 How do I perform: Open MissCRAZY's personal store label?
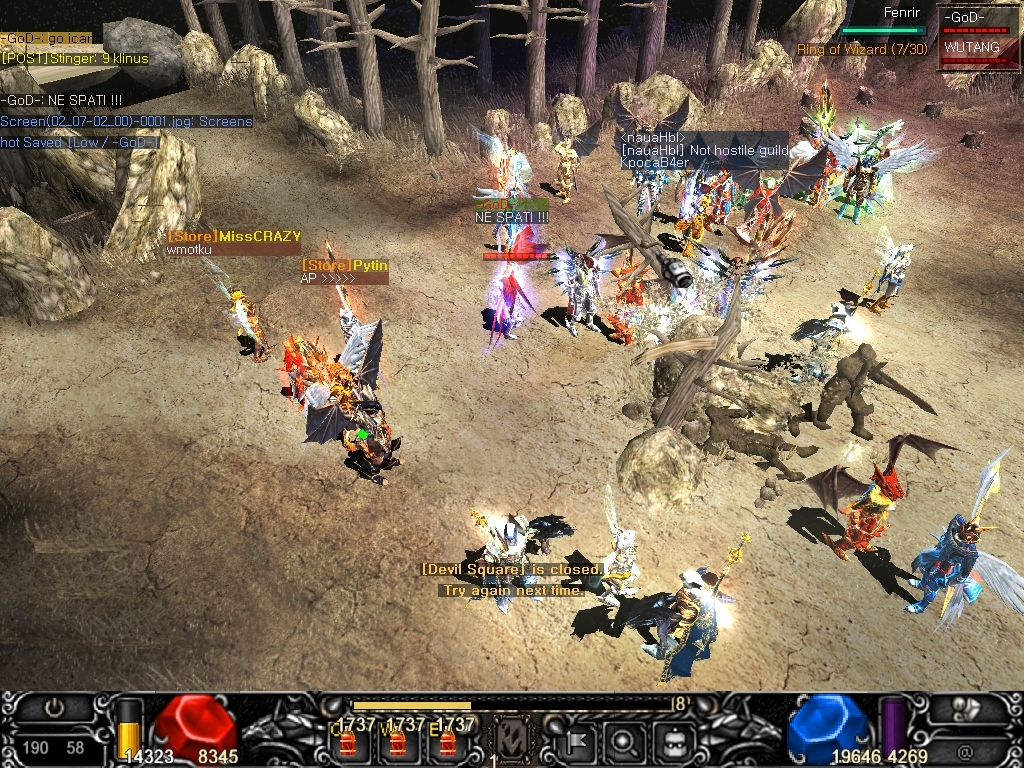pos(234,236)
